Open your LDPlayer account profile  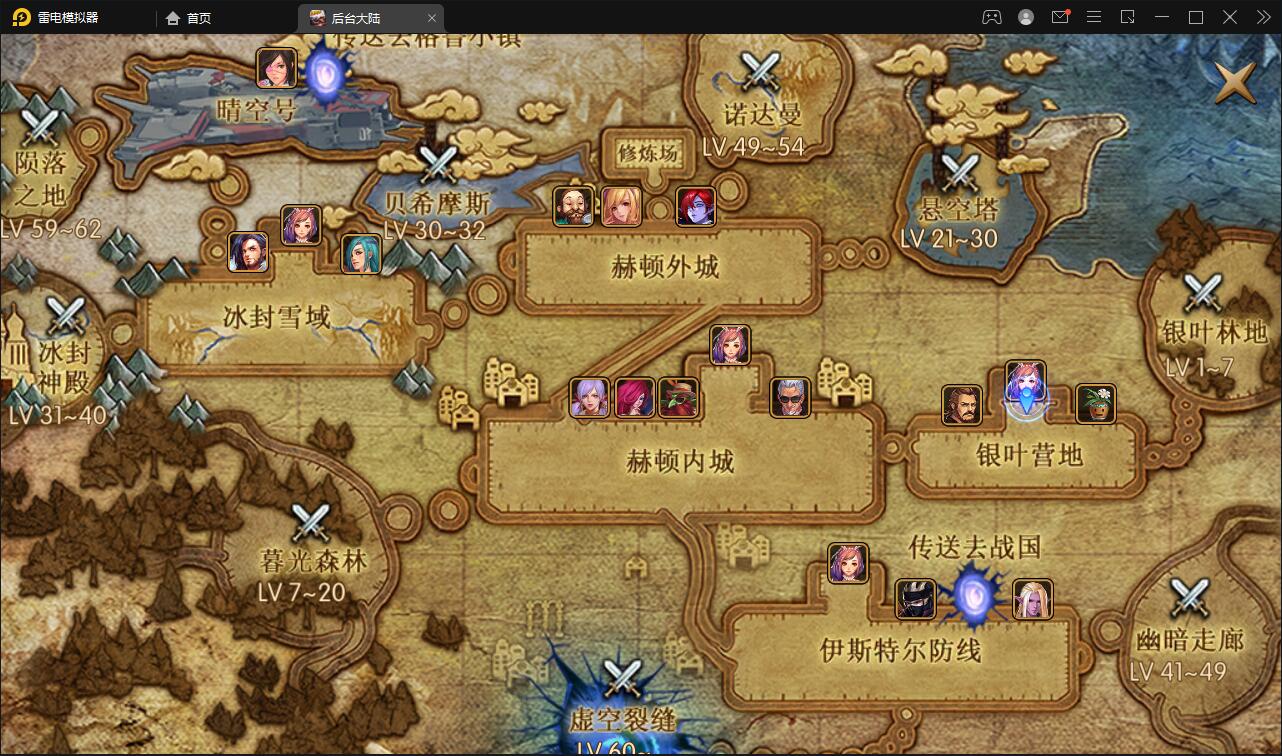click(1026, 17)
